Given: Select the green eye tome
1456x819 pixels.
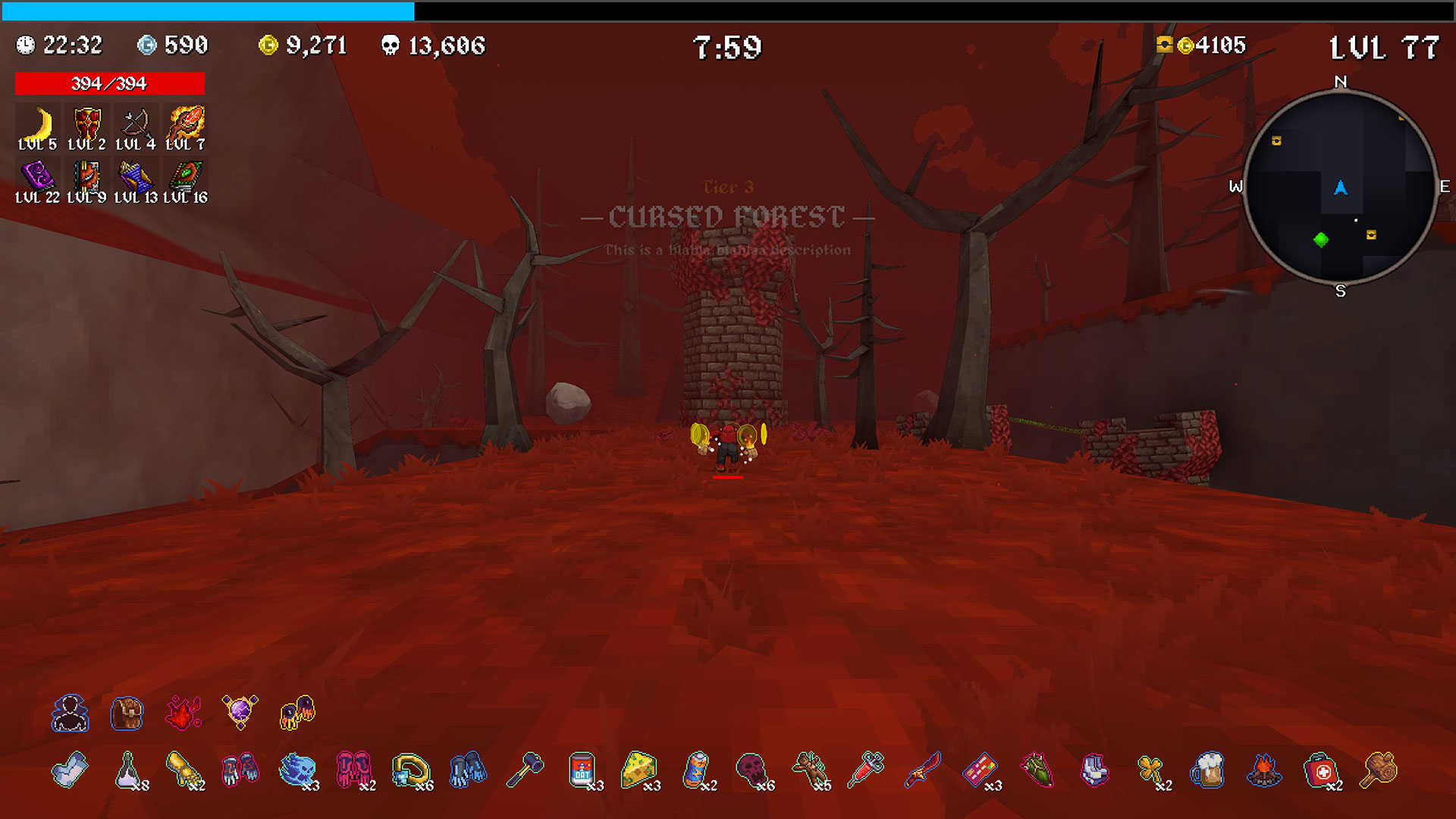Looking at the screenshot, I should tap(186, 177).
